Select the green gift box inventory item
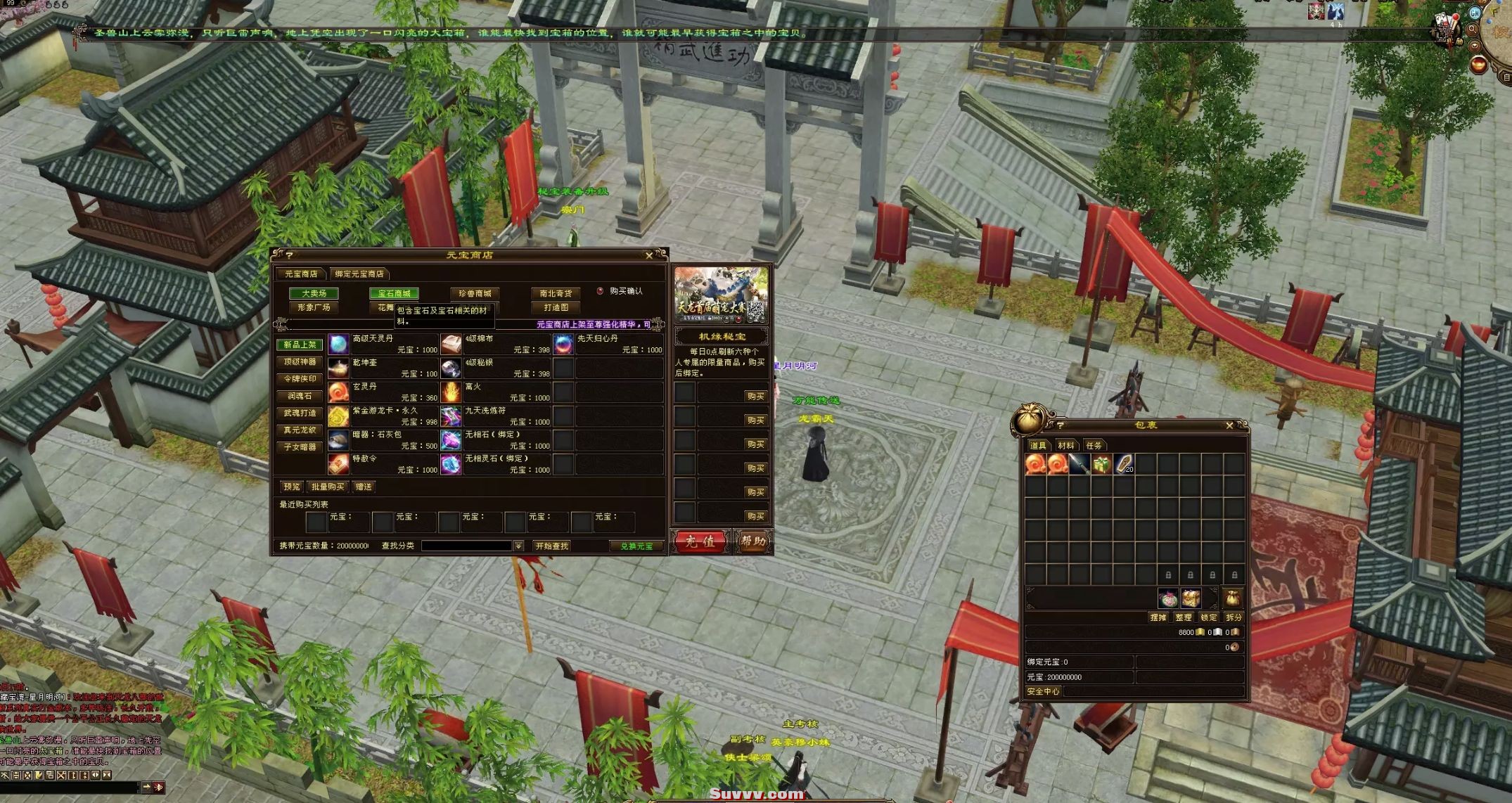1512x803 pixels. pyautogui.click(x=1101, y=464)
